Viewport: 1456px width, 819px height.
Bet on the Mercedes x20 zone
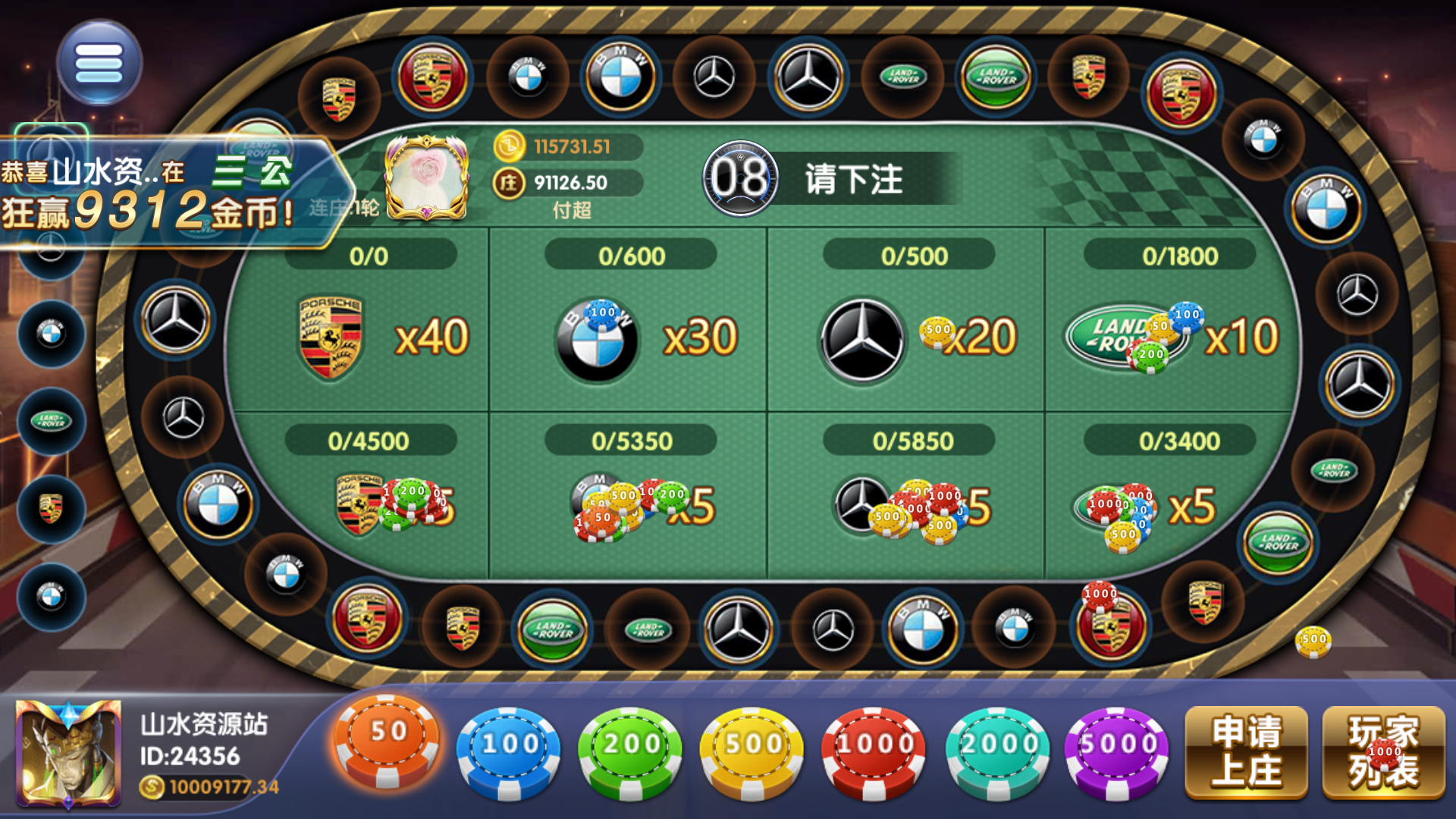tap(902, 334)
